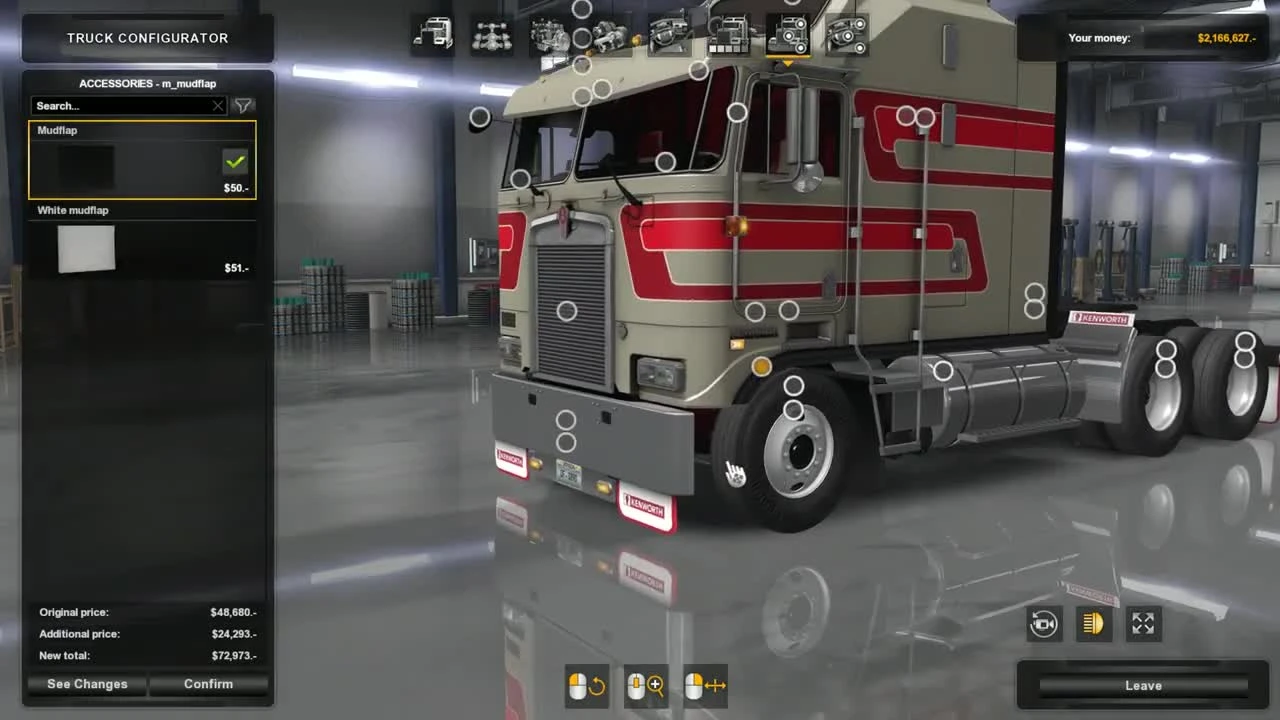Open the parts filter funnel icon
The image size is (1280, 720).
click(x=243, y=105)
